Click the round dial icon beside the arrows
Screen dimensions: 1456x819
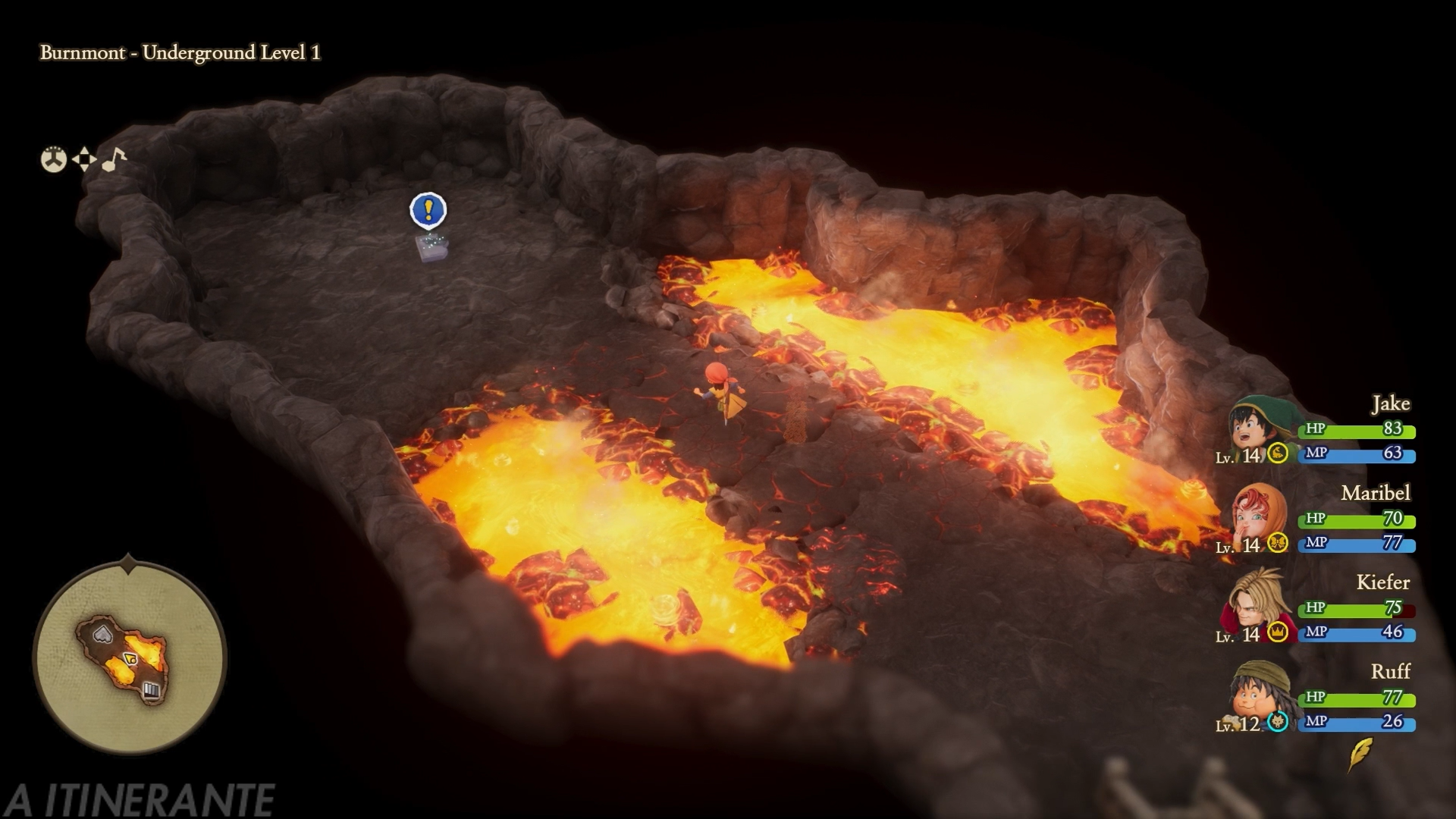pos(53,159)
